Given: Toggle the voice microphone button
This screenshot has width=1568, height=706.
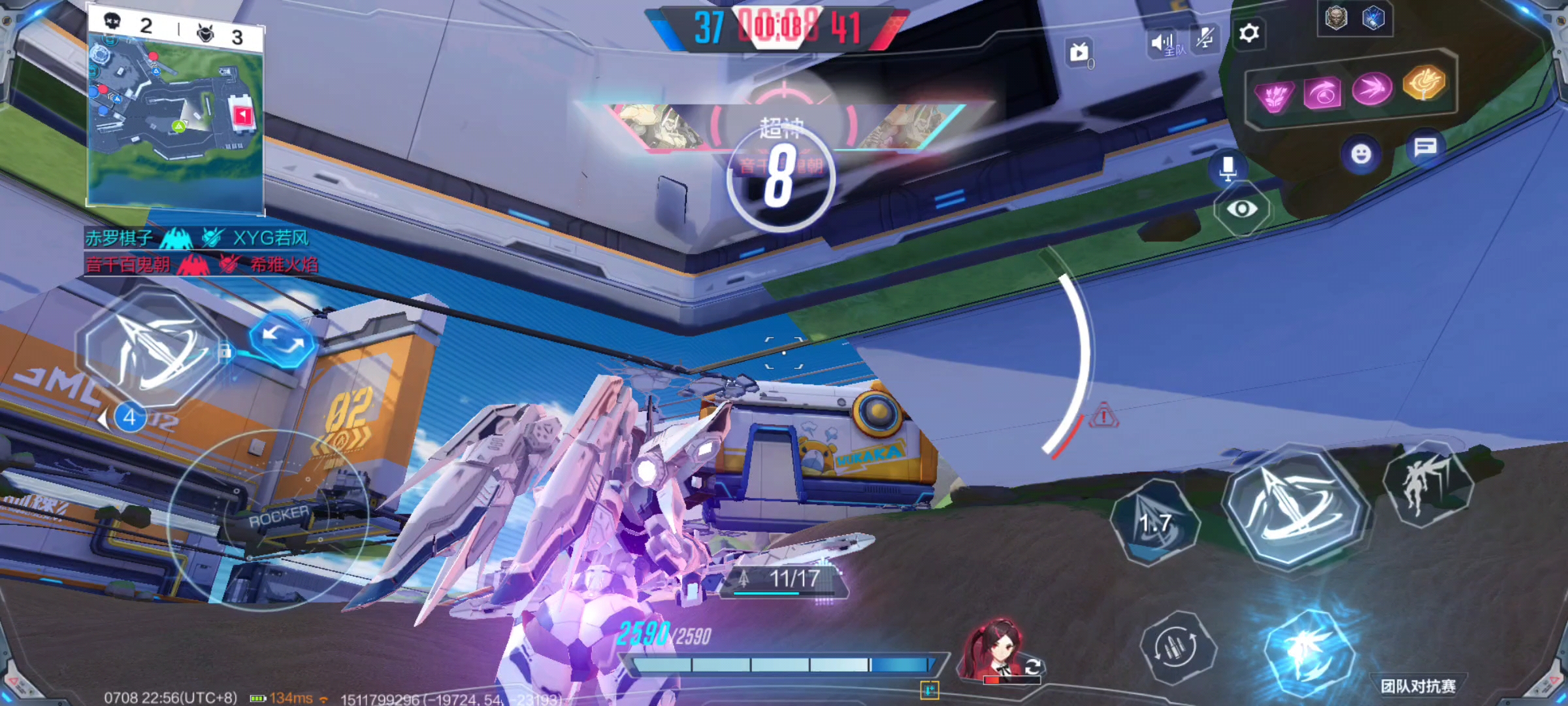Looking at the screenshot, I should coord(1228,167).
